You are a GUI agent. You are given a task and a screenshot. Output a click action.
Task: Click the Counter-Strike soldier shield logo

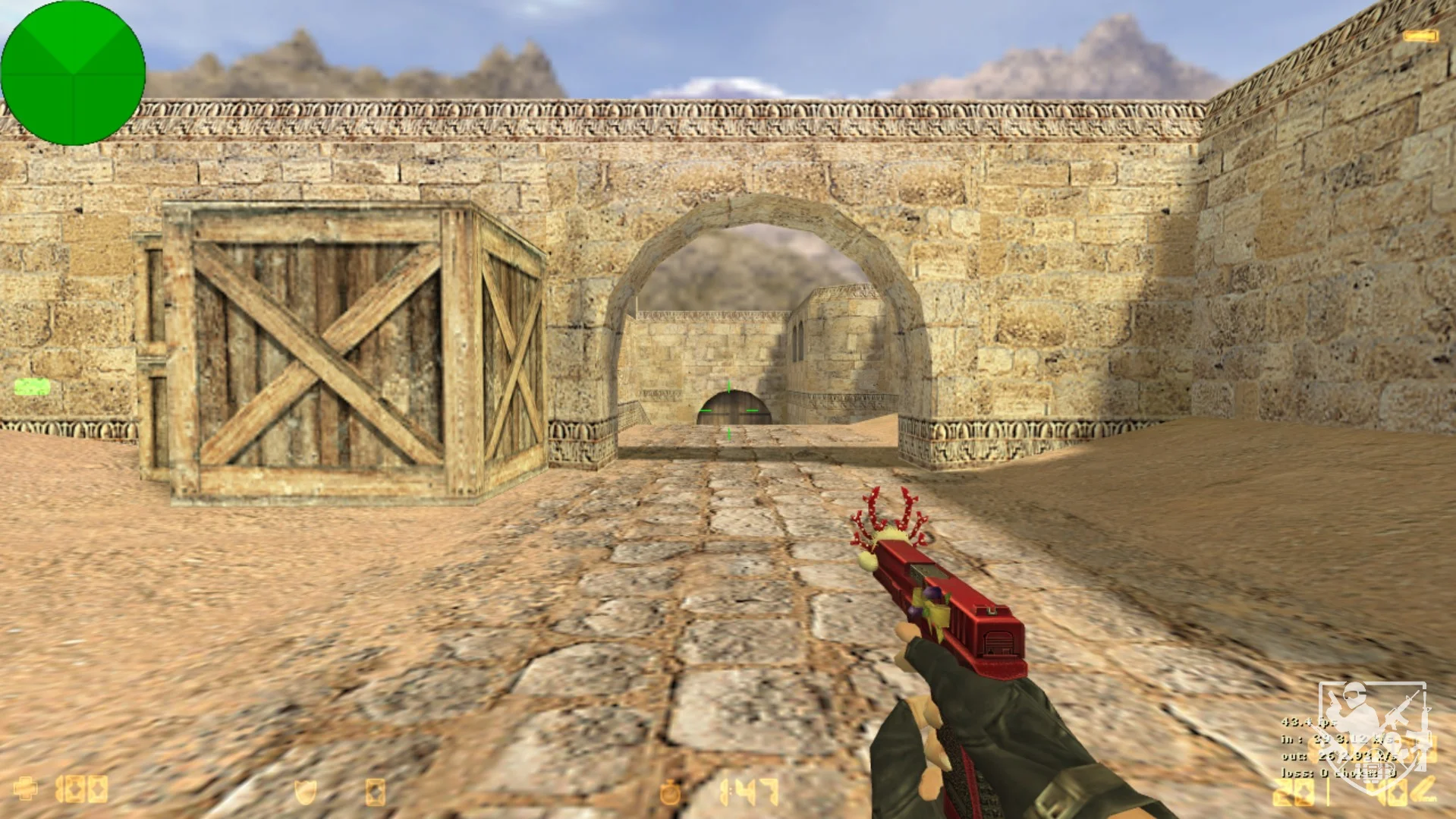(x=1373, y=727)
